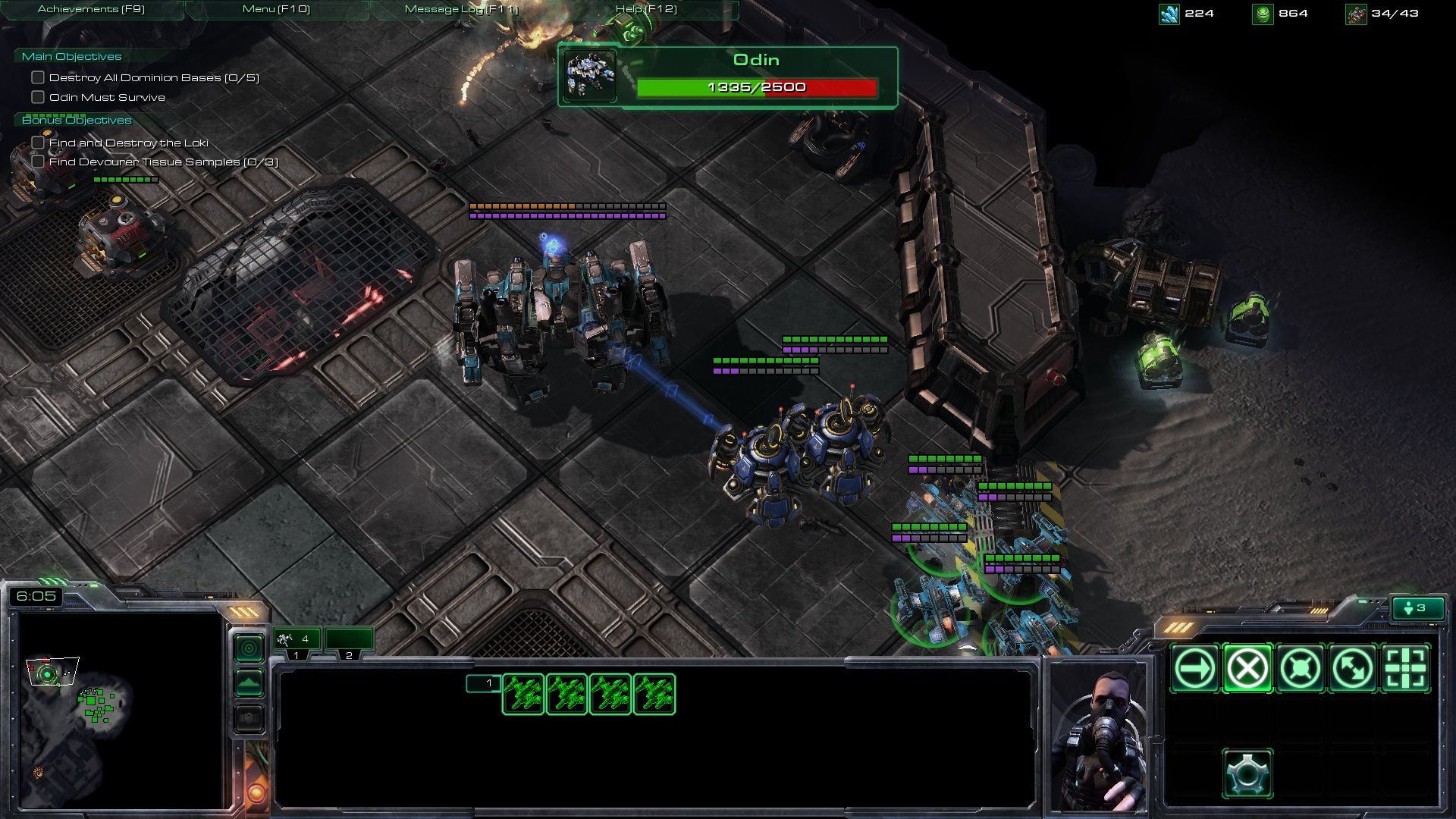The image size is (1456, 819).
Task: Use the Viking transform mode ability icon
Action: click(1247, 773)
